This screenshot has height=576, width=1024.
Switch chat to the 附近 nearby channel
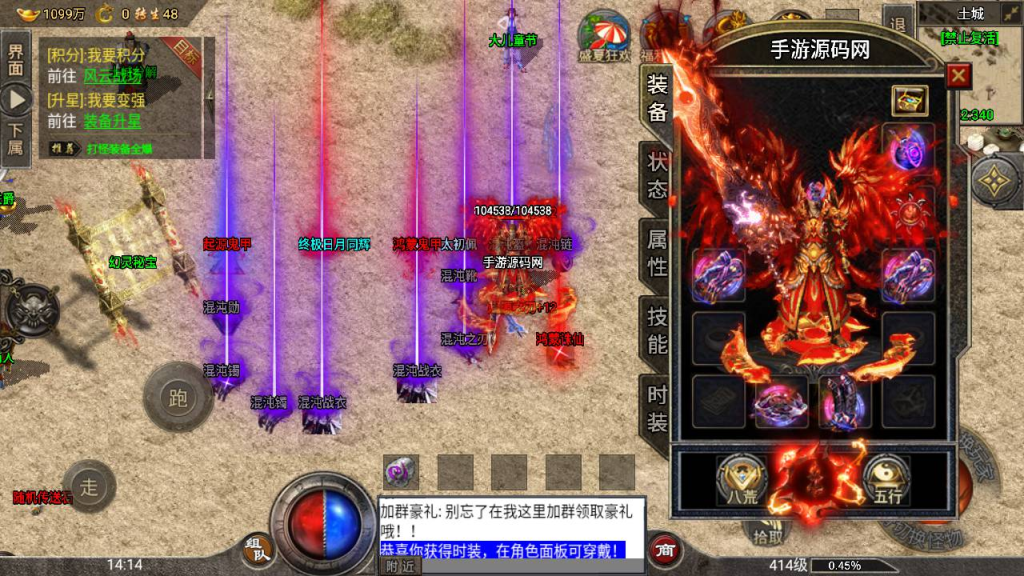click(x=400, y=566)
